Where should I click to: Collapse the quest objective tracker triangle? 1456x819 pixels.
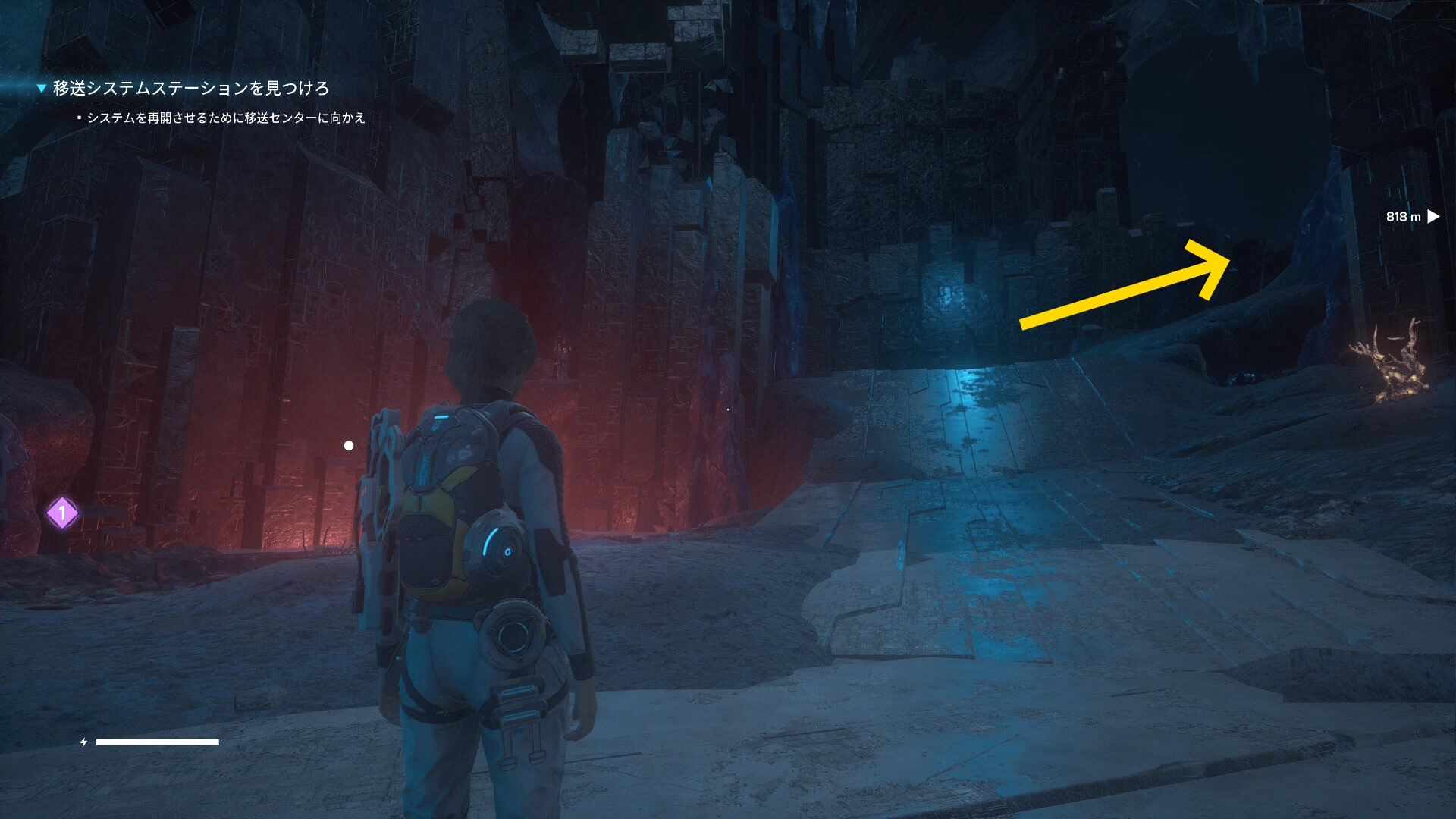(42, 89)
